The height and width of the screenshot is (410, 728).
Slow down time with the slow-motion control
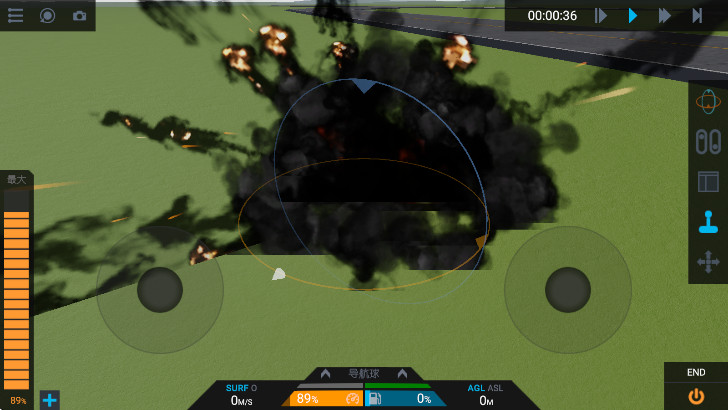[x=601, y=16]
